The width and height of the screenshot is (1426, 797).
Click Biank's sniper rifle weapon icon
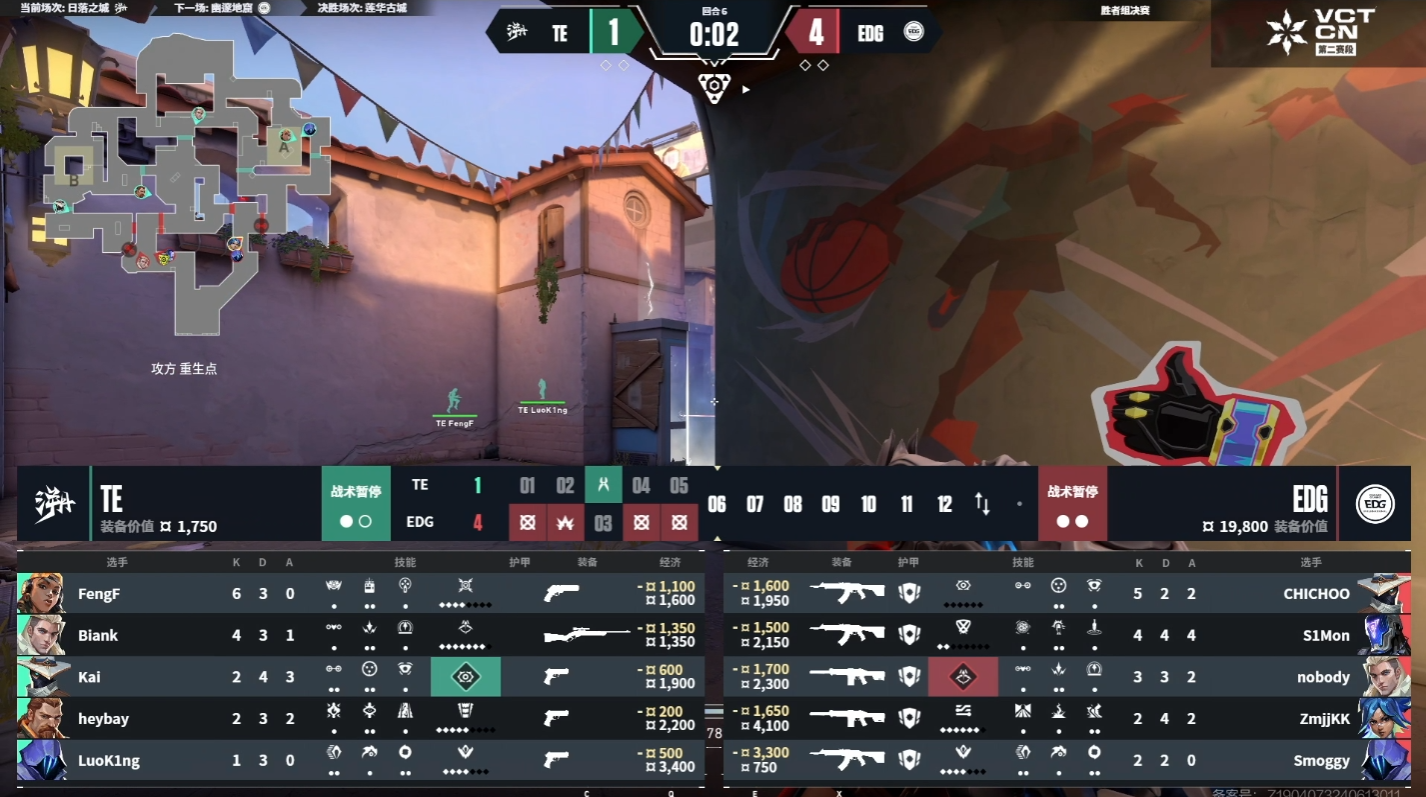coord(587,635)
